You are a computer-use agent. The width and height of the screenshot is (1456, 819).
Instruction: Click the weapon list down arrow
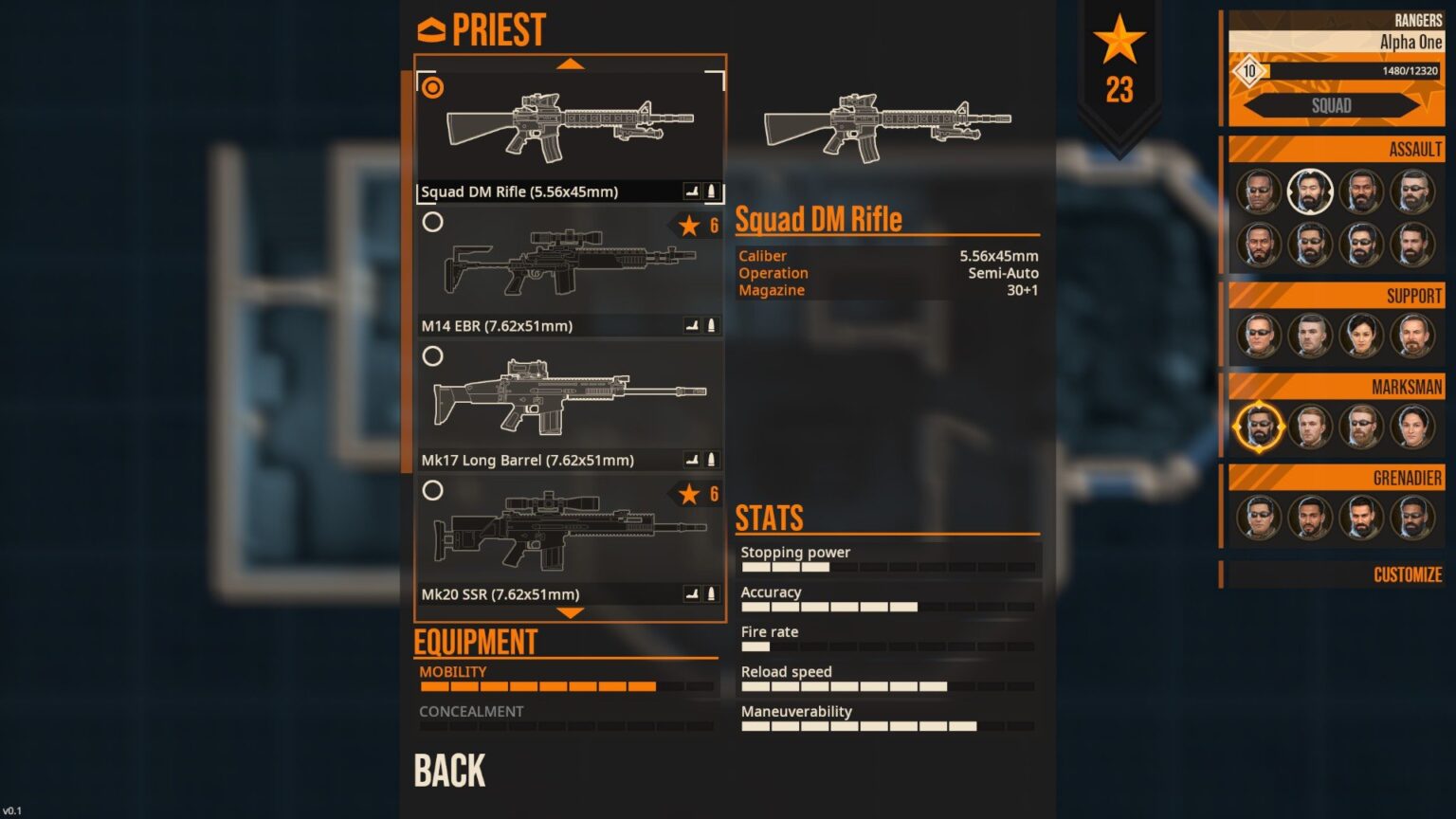tap(570, 613)
